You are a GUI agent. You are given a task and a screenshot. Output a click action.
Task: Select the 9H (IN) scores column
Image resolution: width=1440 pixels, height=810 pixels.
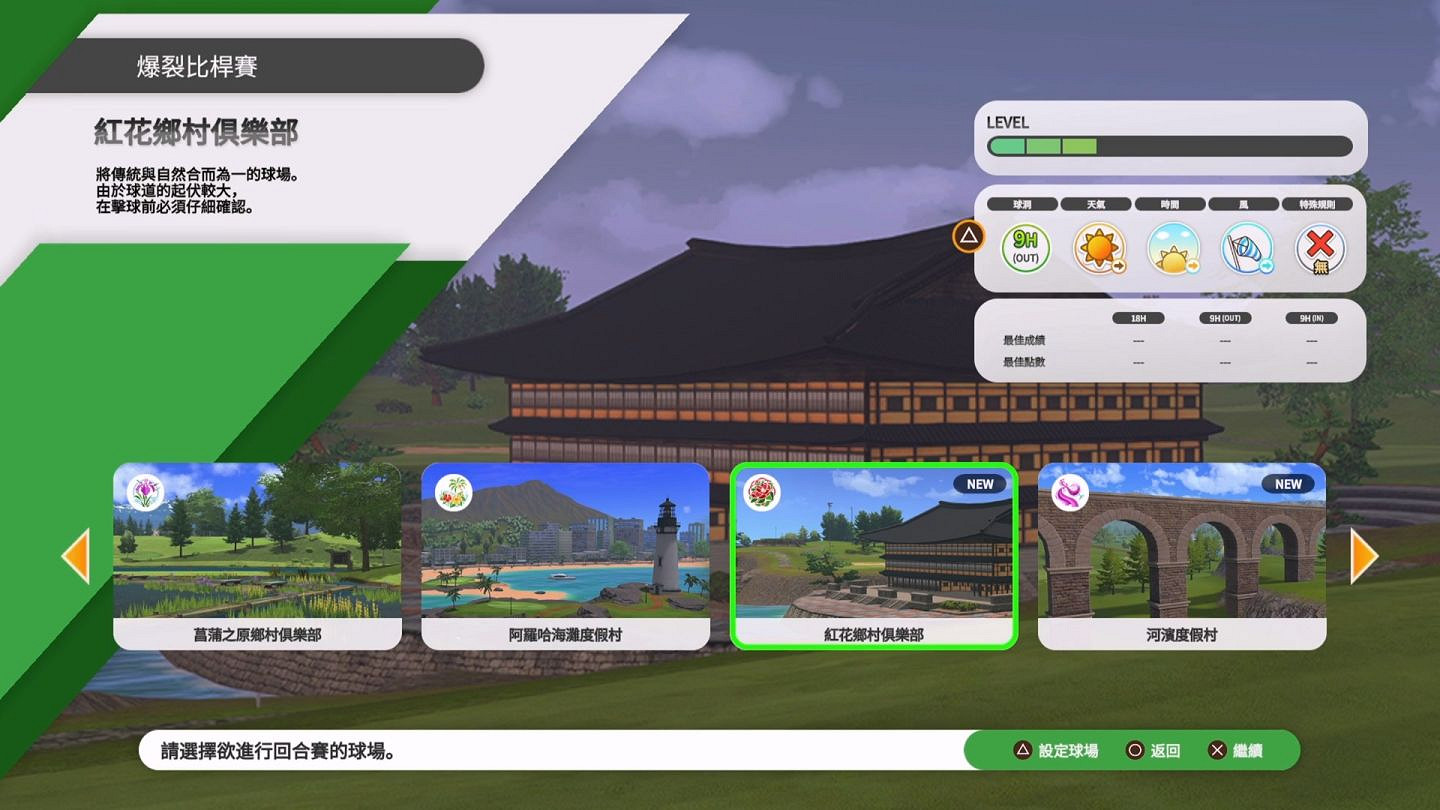pos(1313,318)
